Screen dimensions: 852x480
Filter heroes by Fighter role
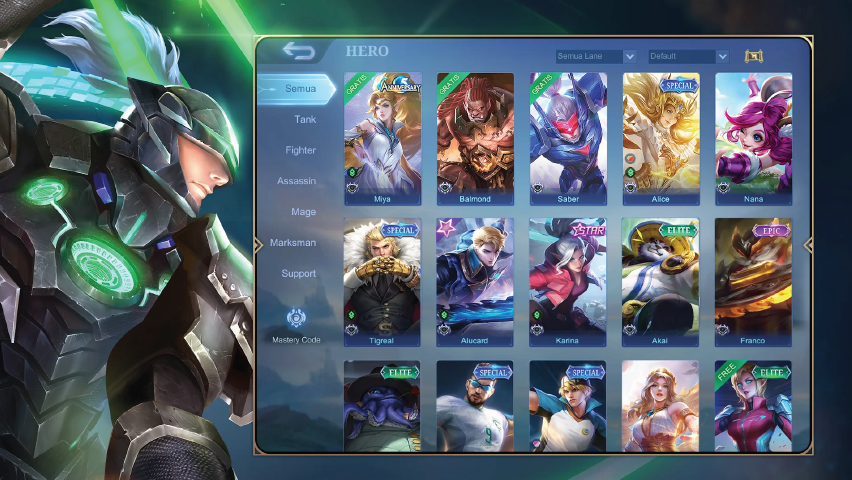coord(300,151)
